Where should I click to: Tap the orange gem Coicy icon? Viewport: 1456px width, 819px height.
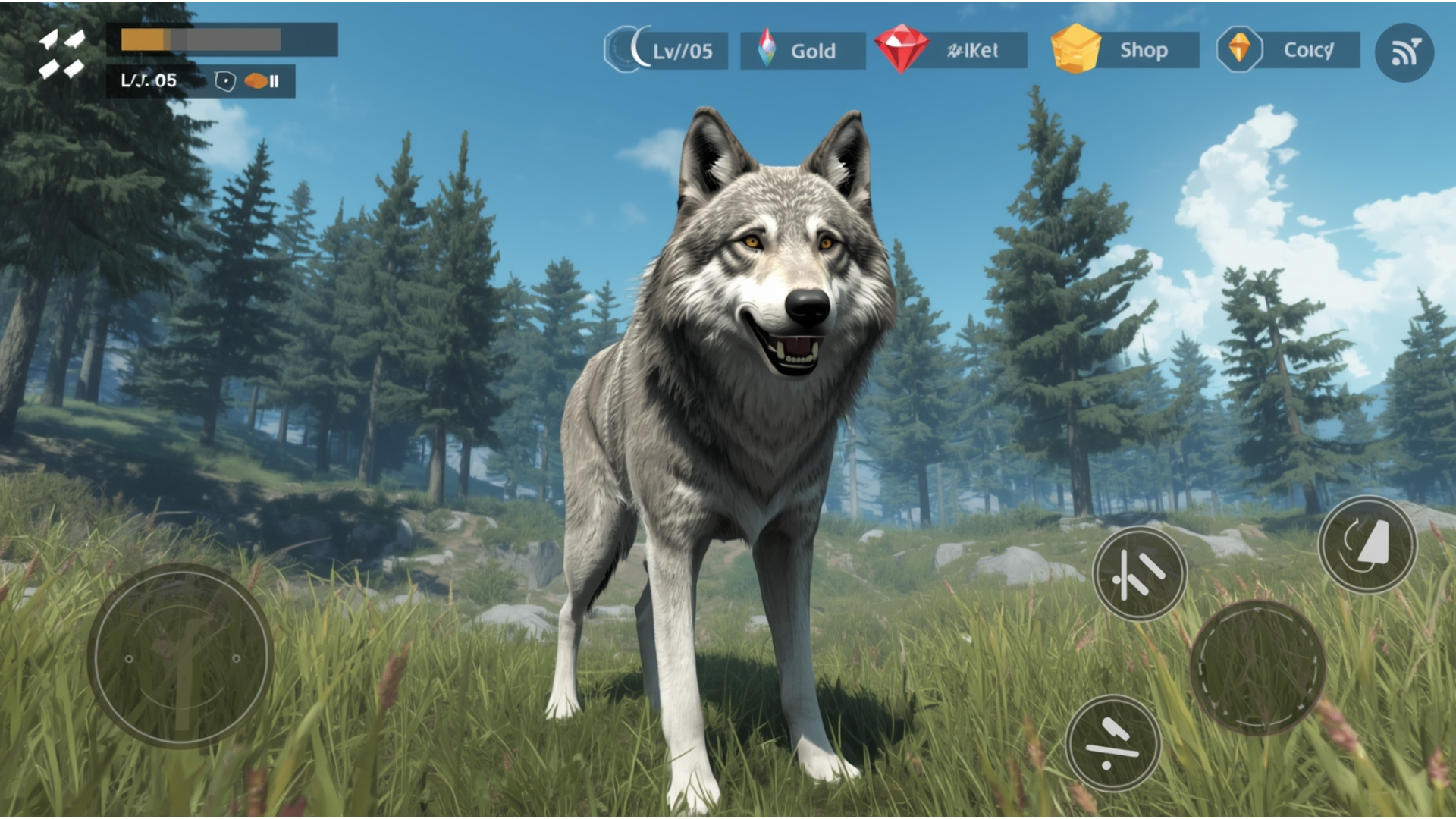[1241, 50]
